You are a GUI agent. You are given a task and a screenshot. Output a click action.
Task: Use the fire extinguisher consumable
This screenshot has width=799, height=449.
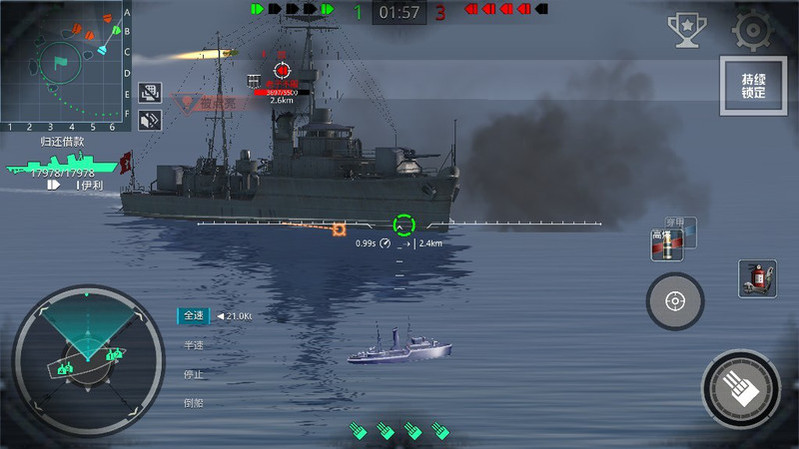coord(757,279)
